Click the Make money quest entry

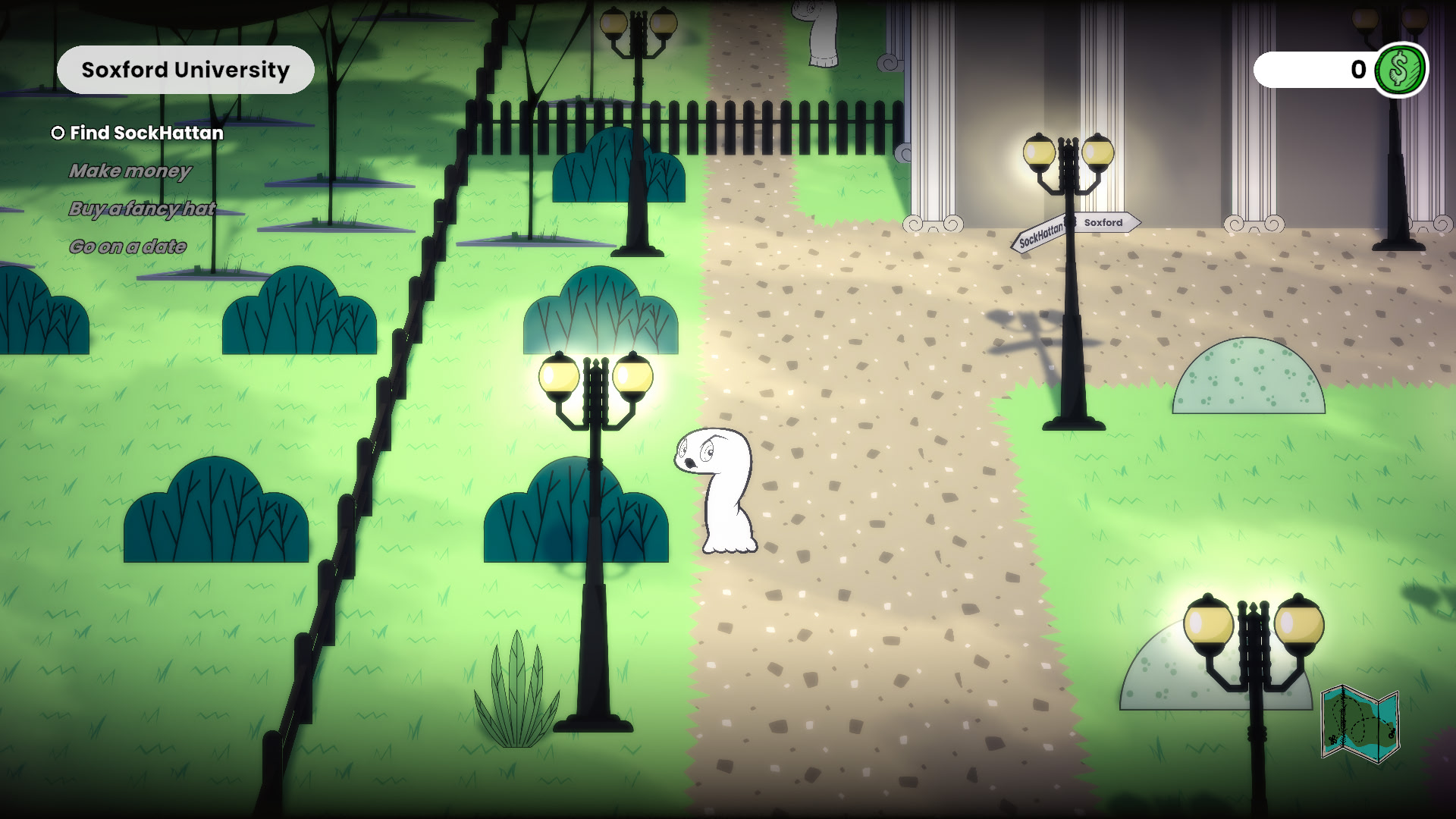coord(130,171)
